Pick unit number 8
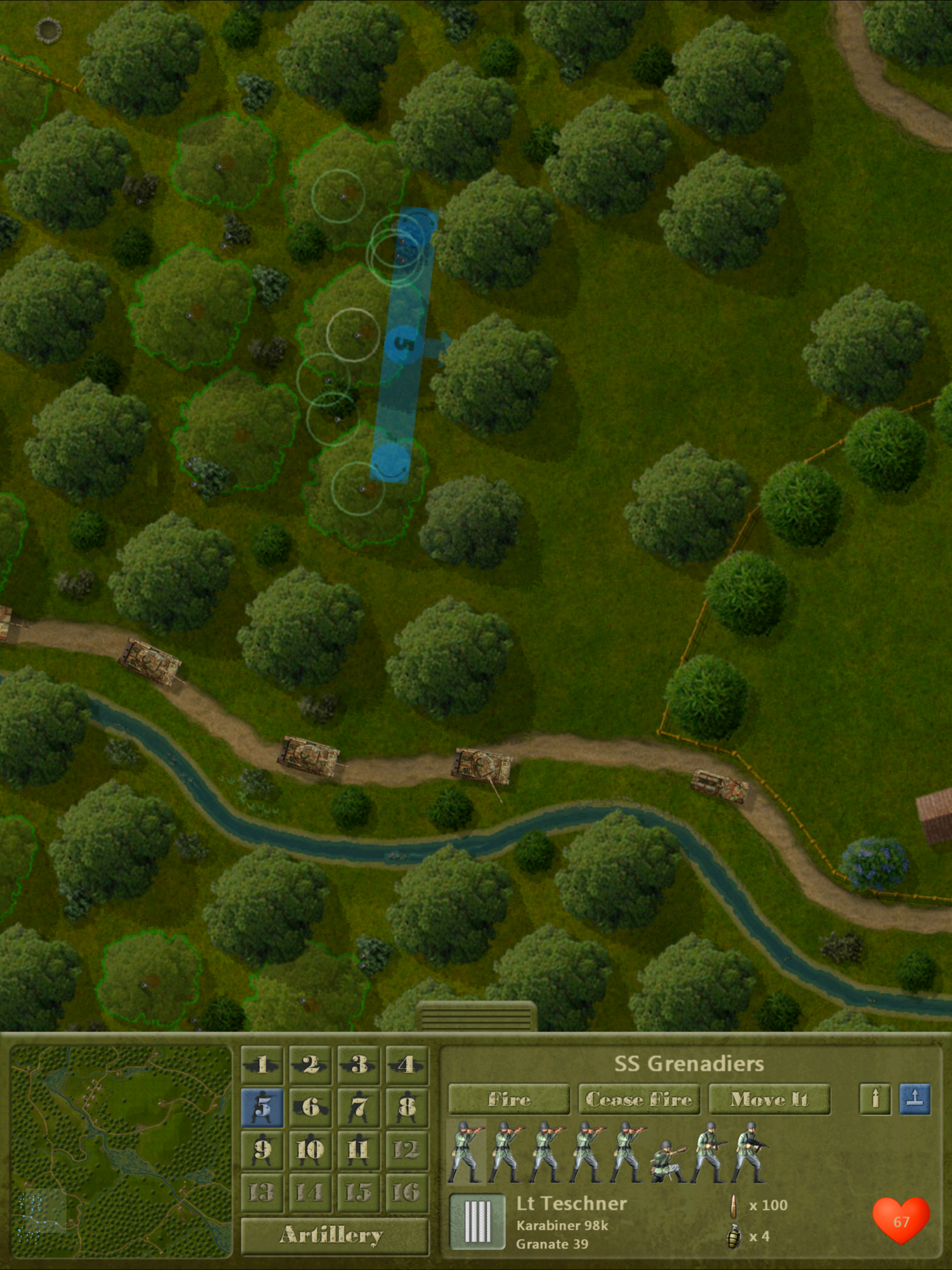This screenshot has width=952, height=1270. tap(407, 1107)
